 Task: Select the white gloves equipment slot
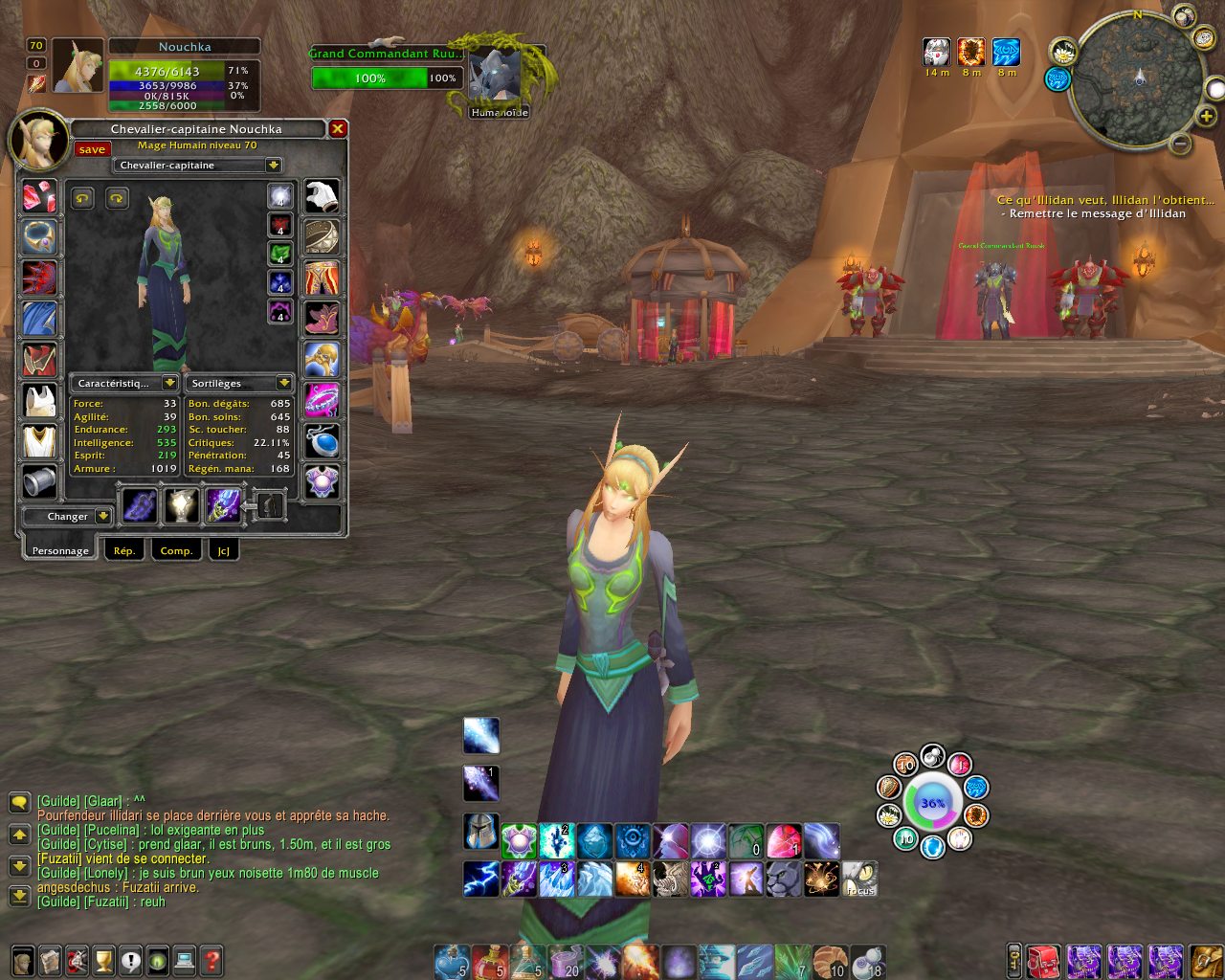(322, 196)
